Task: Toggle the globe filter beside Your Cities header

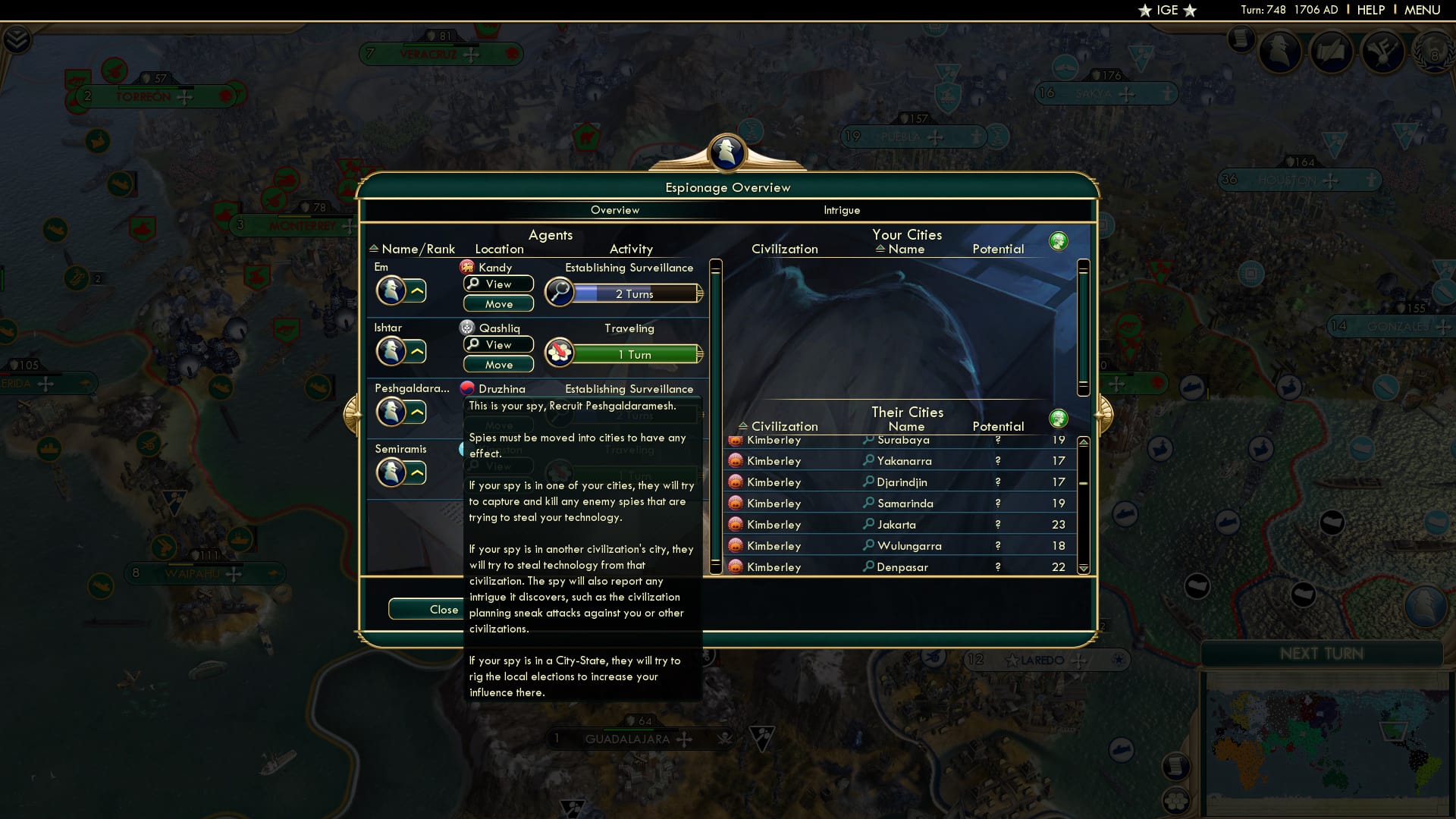Action: pos(1059,240)
